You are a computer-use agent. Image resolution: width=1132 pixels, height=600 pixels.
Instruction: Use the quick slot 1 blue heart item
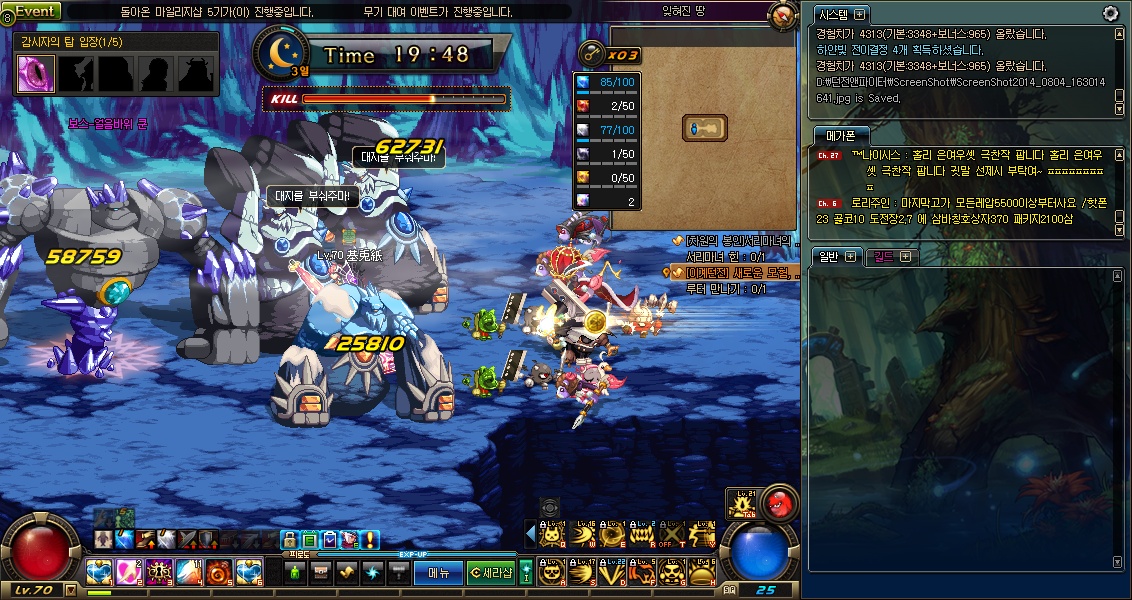pos(99,572)
